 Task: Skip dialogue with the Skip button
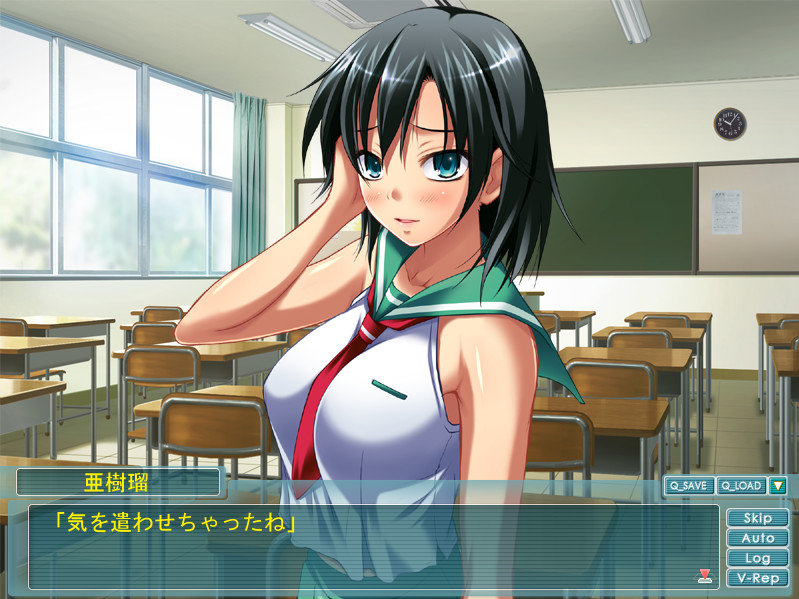pos(757,518)
